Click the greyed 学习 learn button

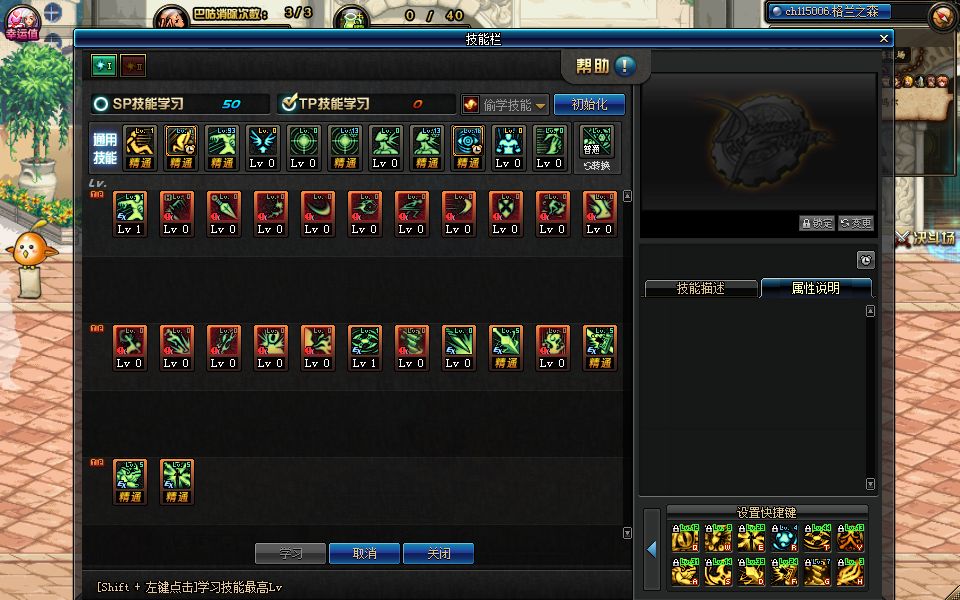(x=291, y=553)
